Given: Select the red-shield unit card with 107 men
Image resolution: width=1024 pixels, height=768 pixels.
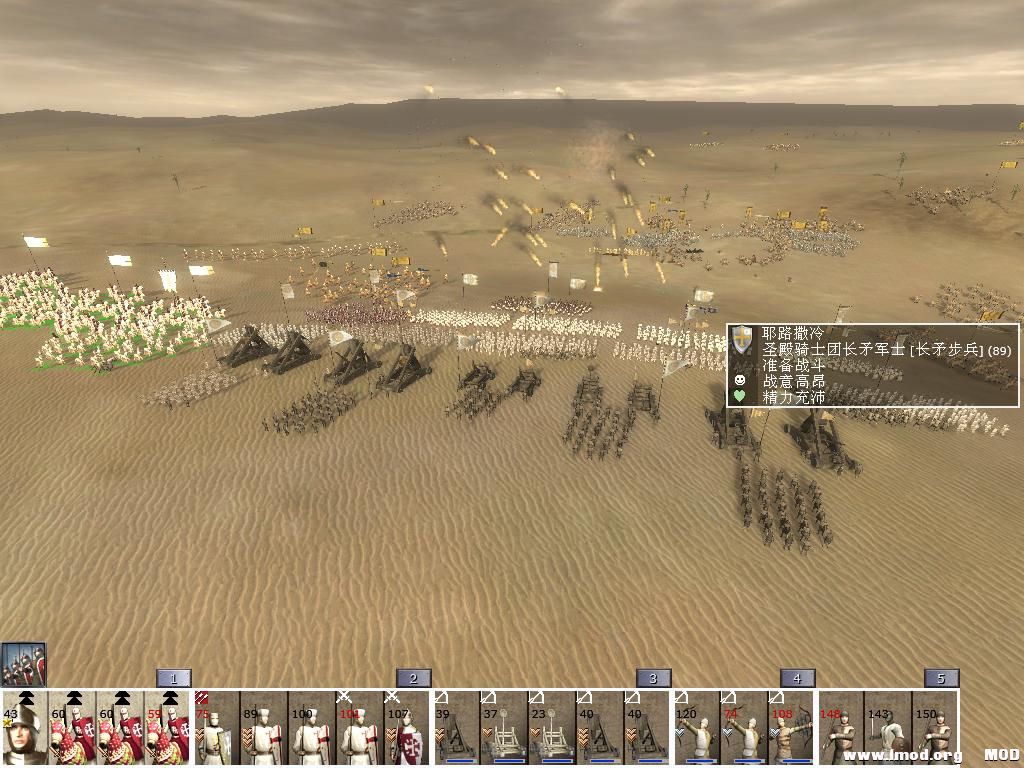Looking at the screenshot, I should [408, 730].
